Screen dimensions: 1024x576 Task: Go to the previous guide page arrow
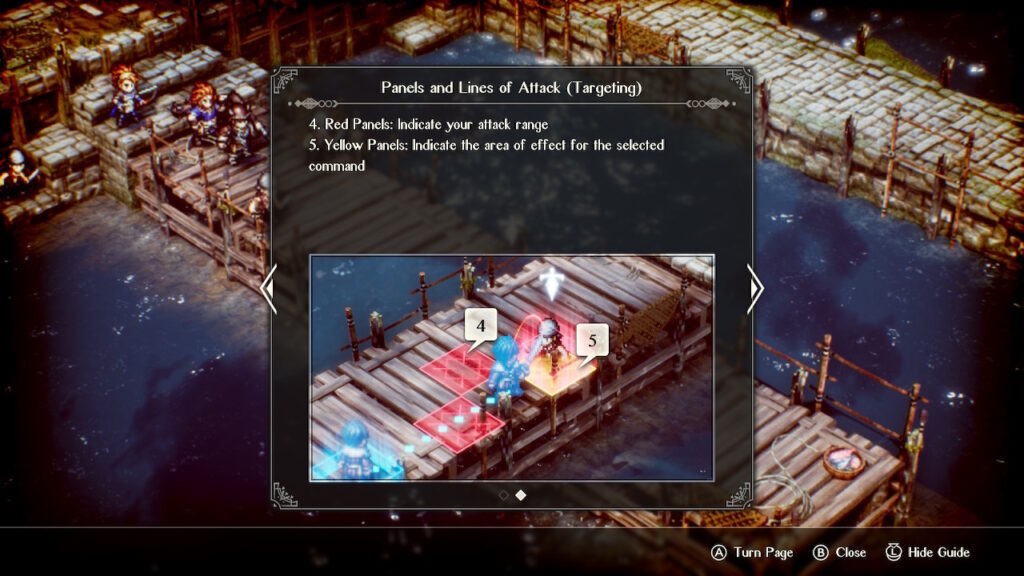click(268, 289)
